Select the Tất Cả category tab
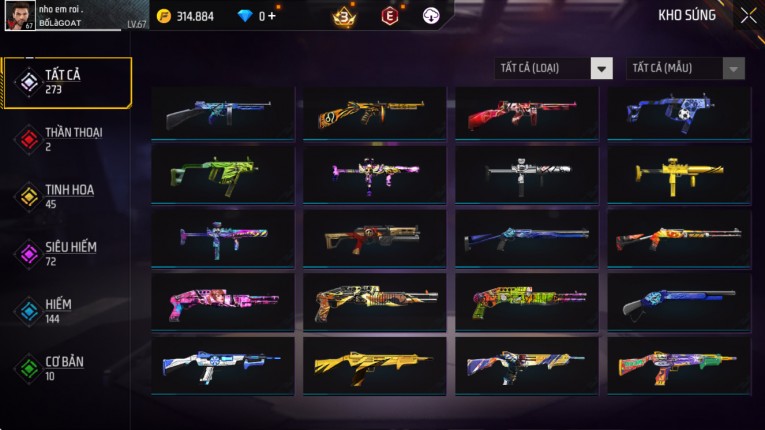The height and width of the screenshot is (430, 765). point(67,82)
